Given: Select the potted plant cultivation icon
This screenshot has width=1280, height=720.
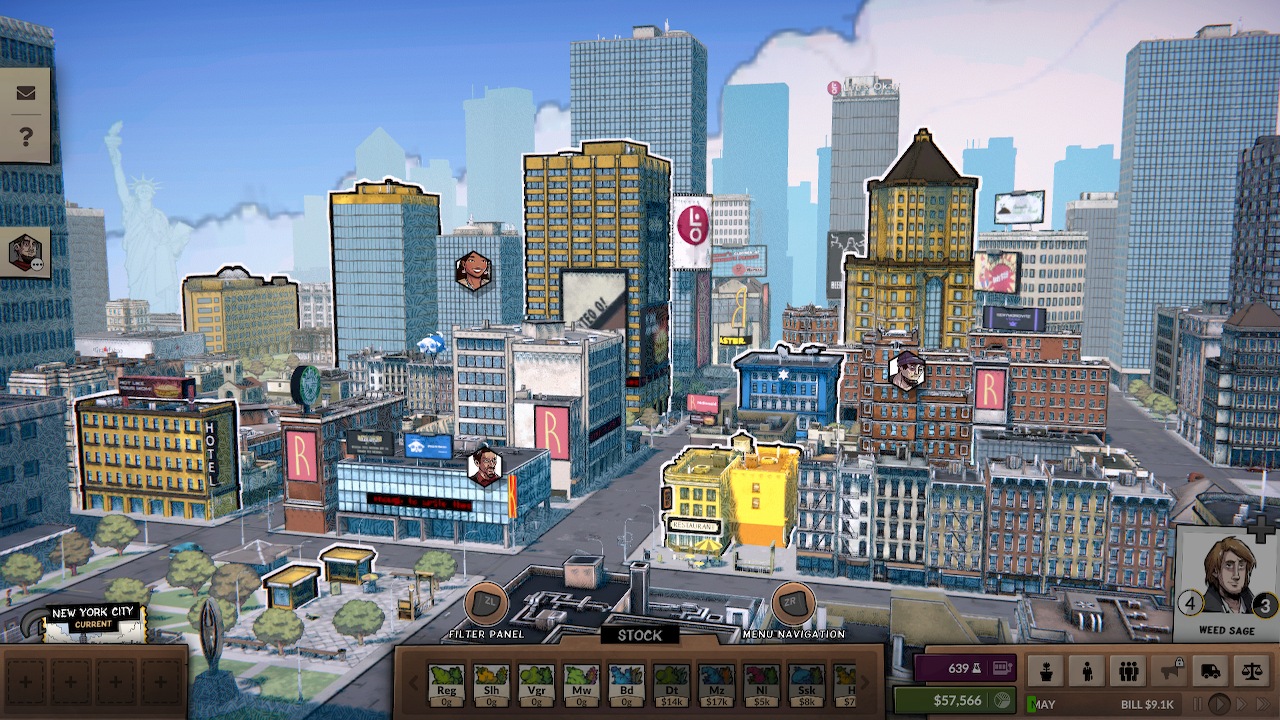Looking at the screenshot, I should pos(1047,671).
